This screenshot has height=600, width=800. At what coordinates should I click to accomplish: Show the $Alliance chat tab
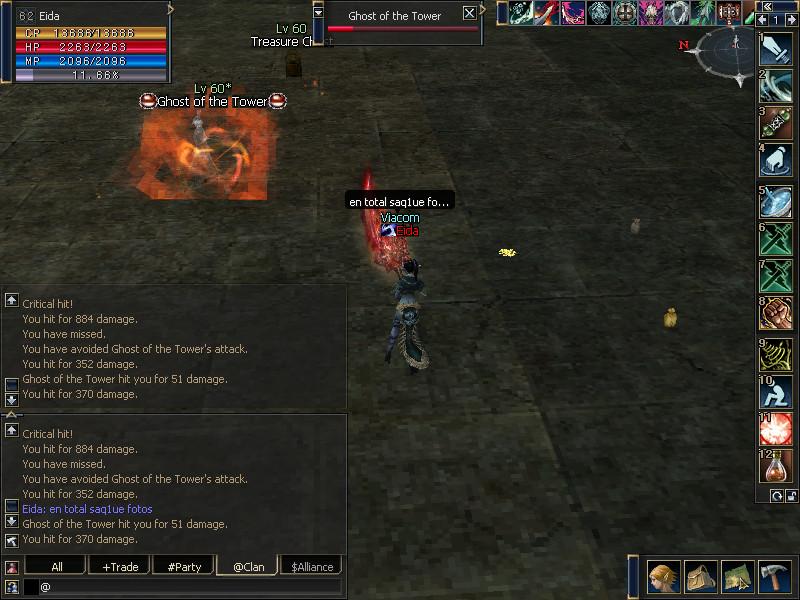click(x=310, y=567)
